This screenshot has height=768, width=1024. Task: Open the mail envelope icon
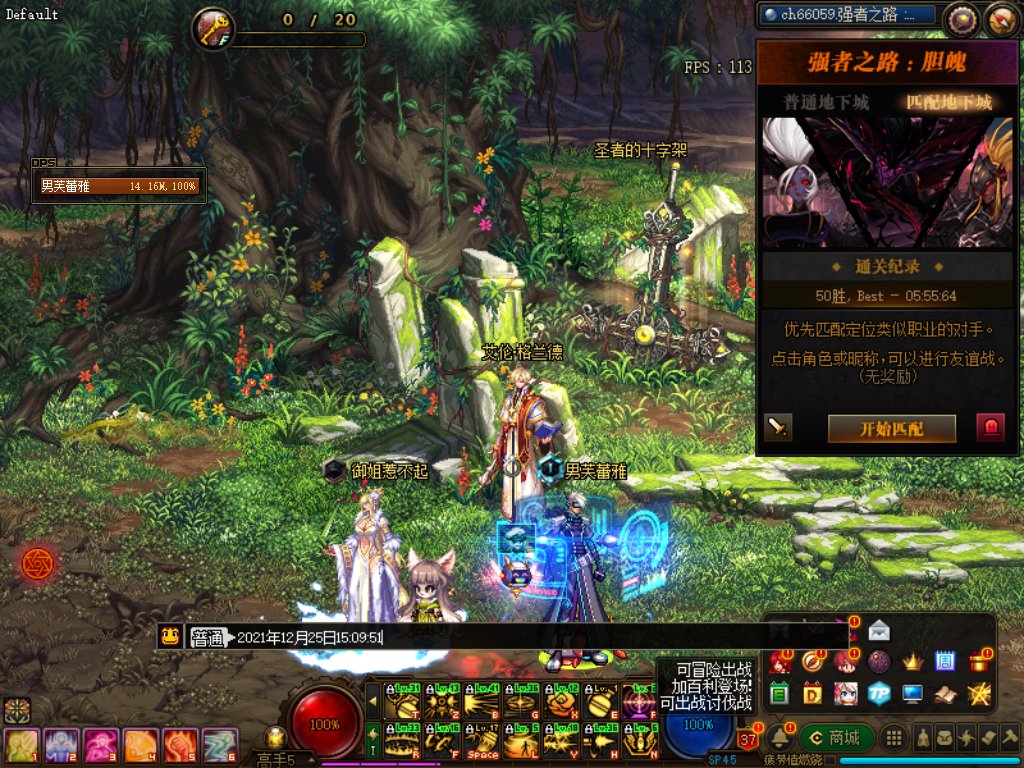[x=879, y=630]
